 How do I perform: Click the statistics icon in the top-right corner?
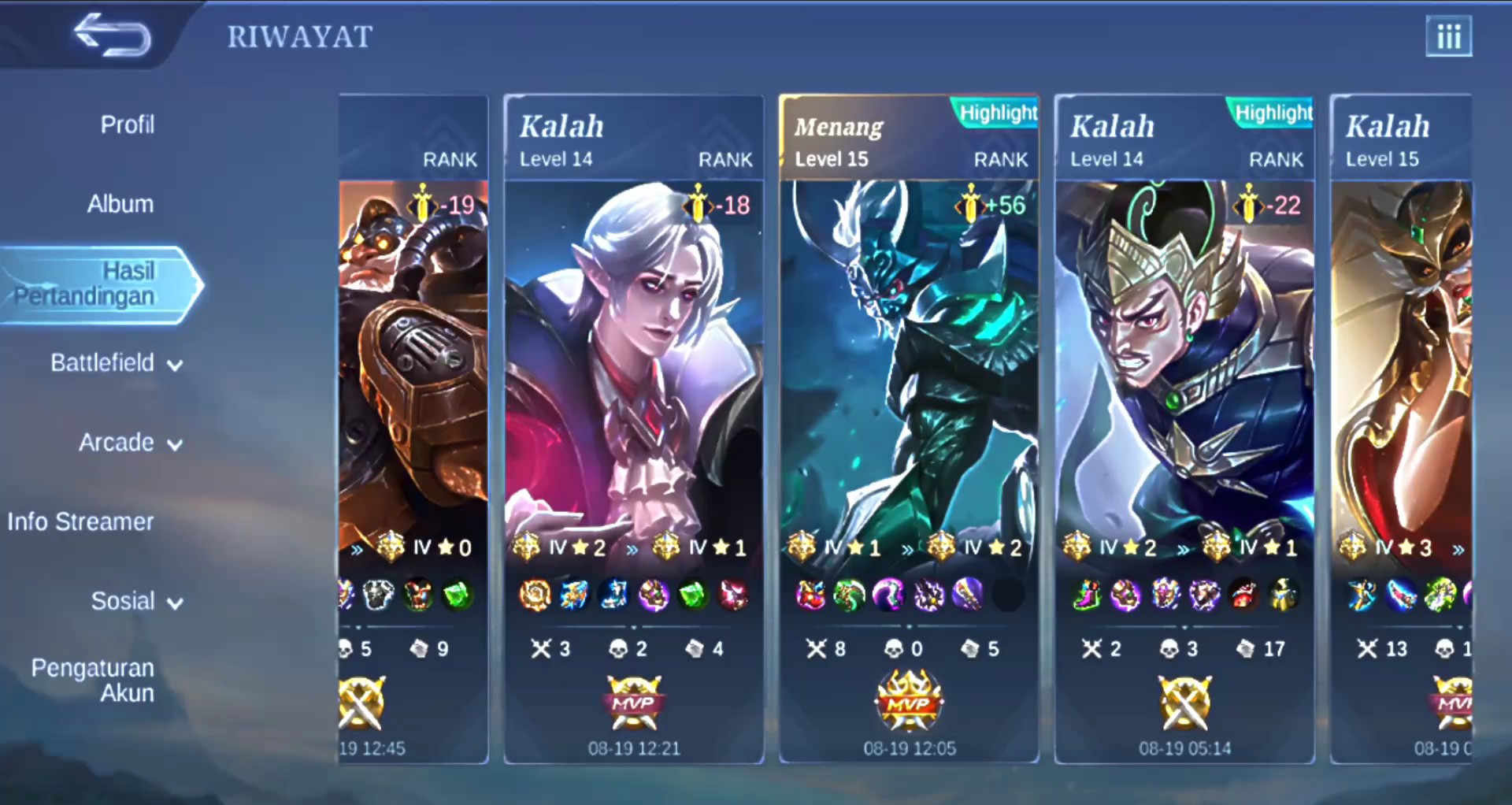pyautogui.click(x=1448, y=36)
